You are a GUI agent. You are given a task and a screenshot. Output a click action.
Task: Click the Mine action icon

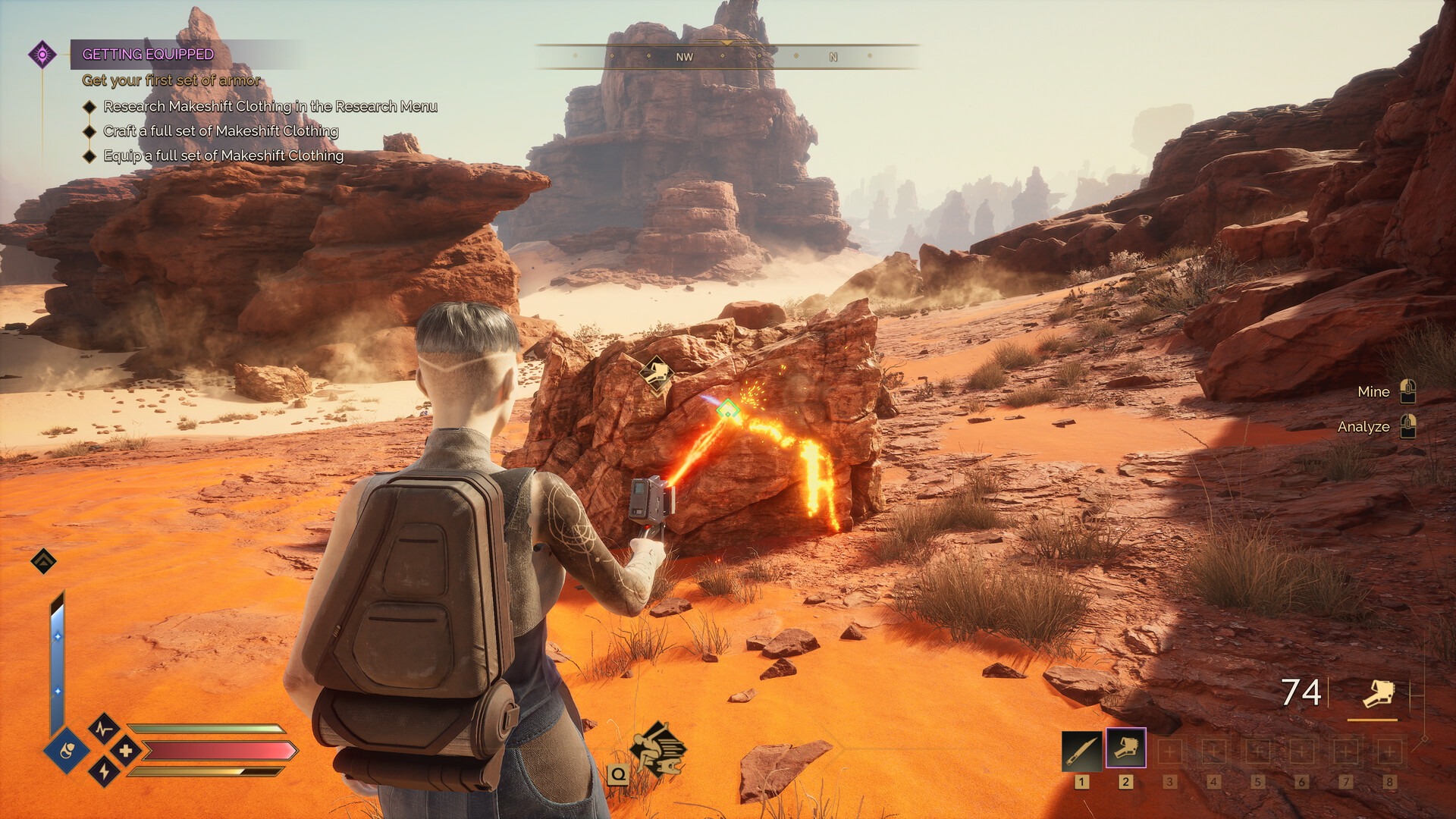pyautogui.click(x=1409, y=391)
